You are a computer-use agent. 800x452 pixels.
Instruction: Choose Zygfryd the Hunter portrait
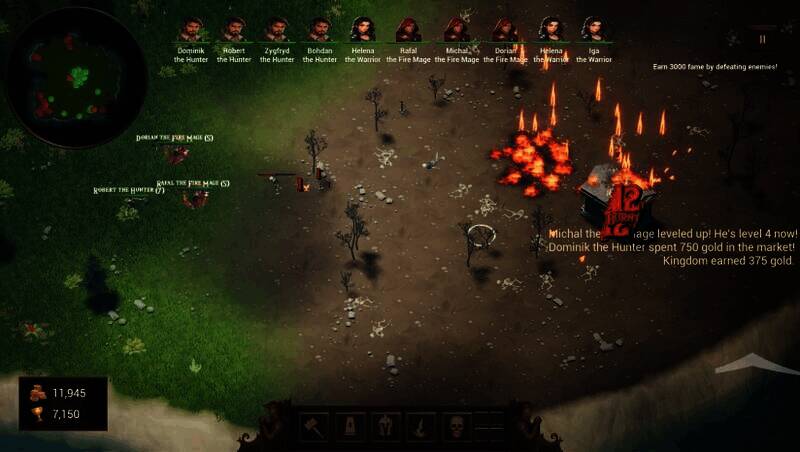[x=277, y=30]
